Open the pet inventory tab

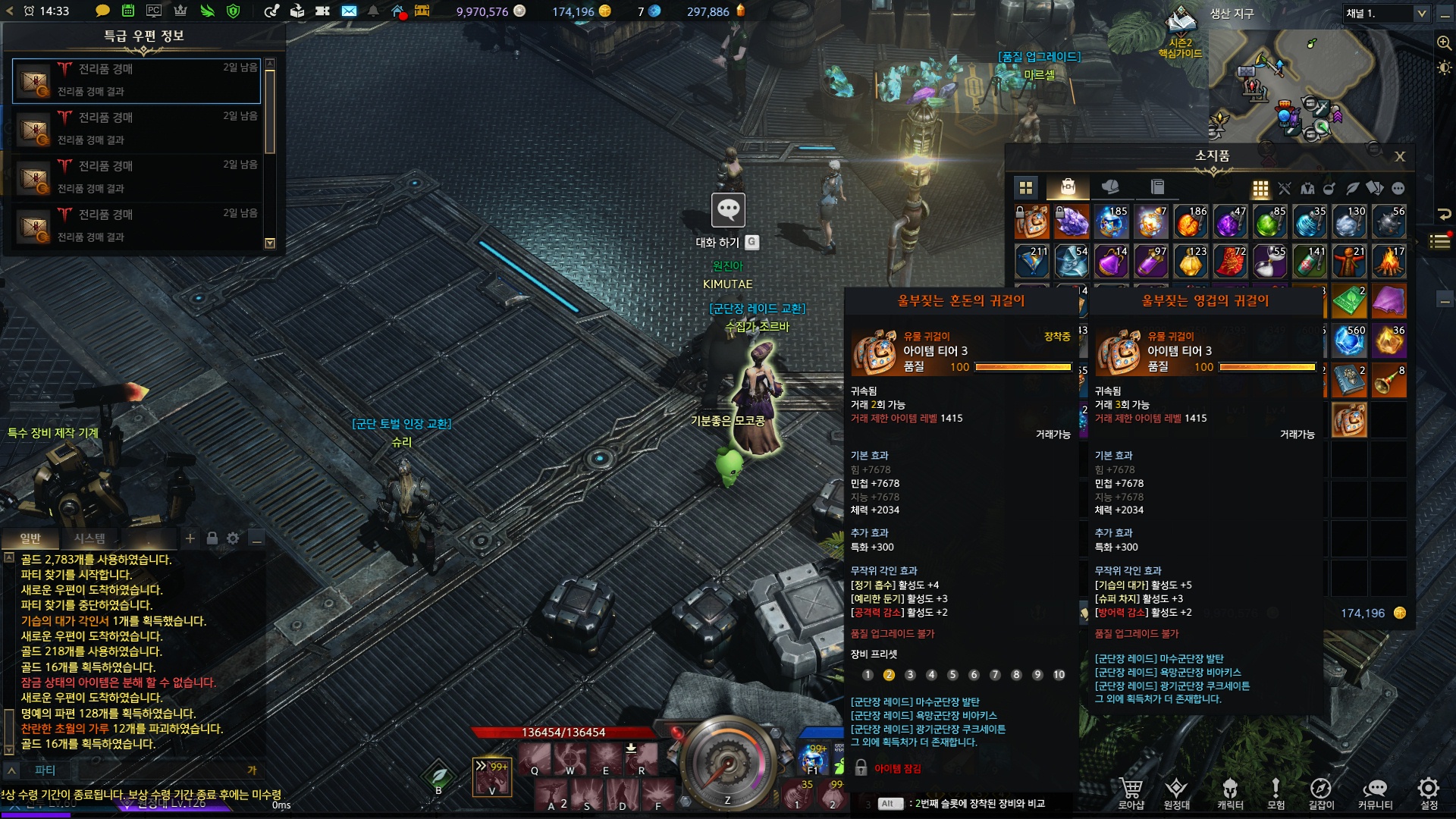tap(1110, 187)
